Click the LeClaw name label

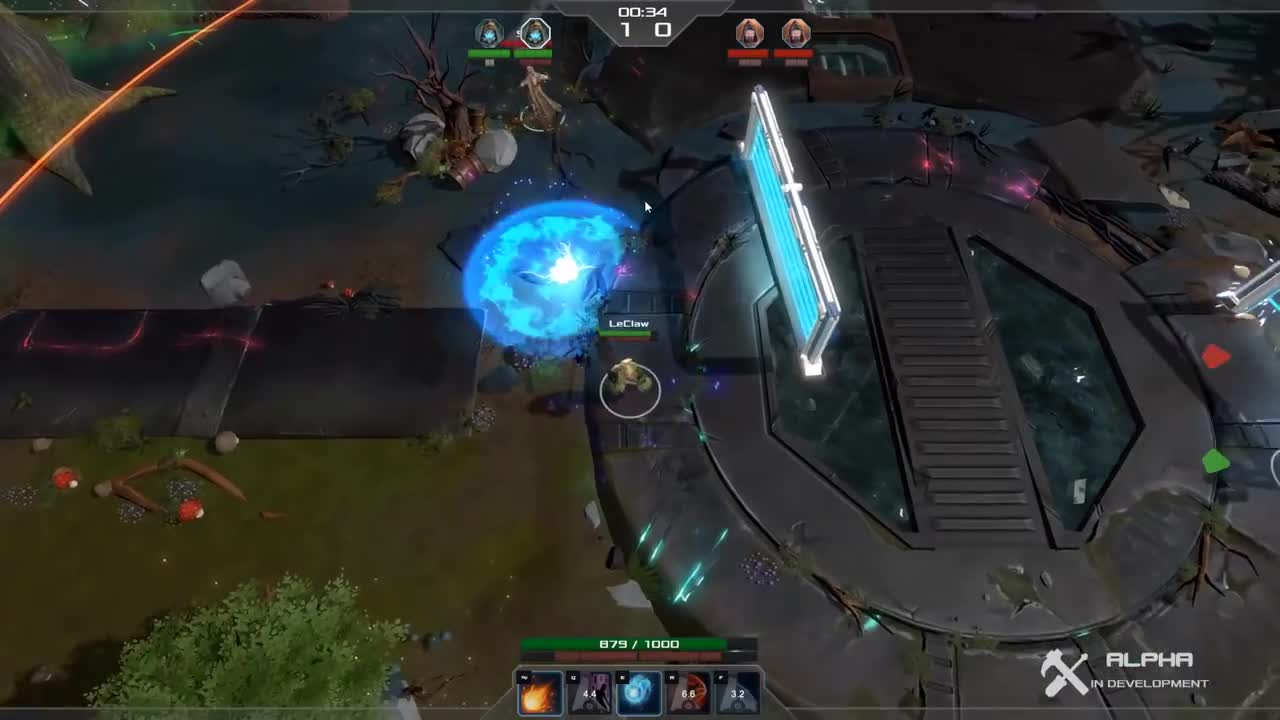coord(628,323)
